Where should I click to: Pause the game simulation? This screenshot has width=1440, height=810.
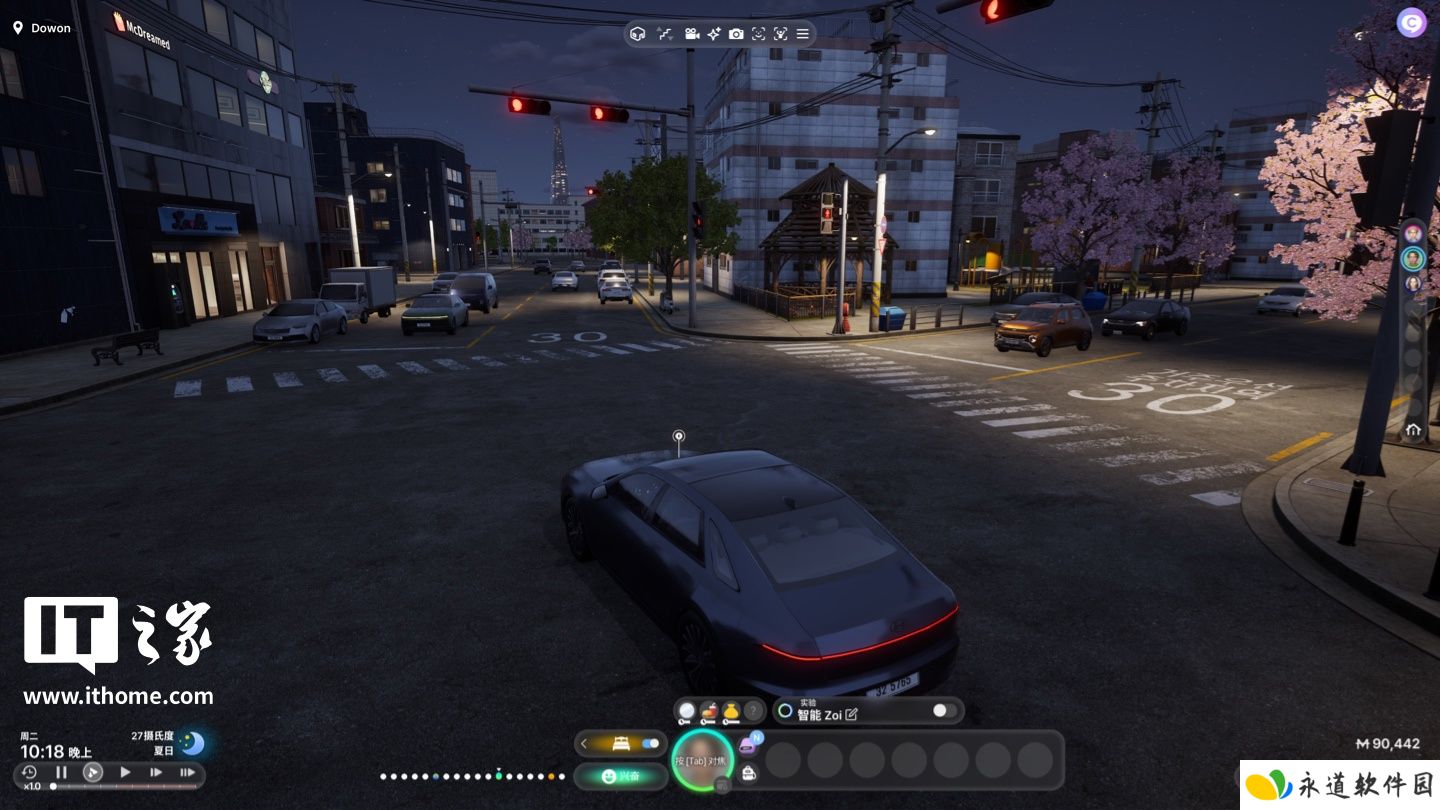[61, 772]
